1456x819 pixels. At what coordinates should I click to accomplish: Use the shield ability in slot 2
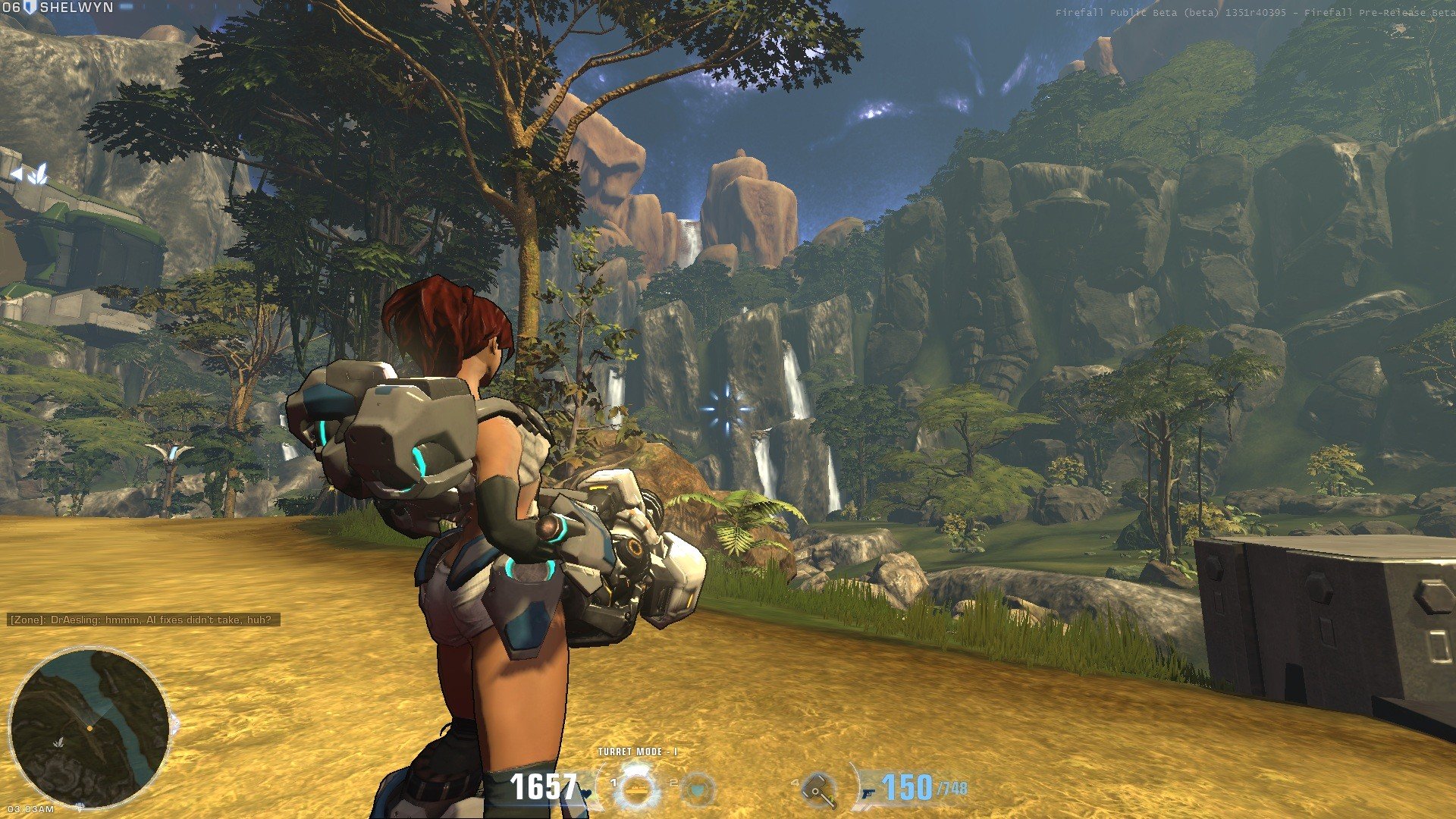pyautogui.click(x=698, y=789)
